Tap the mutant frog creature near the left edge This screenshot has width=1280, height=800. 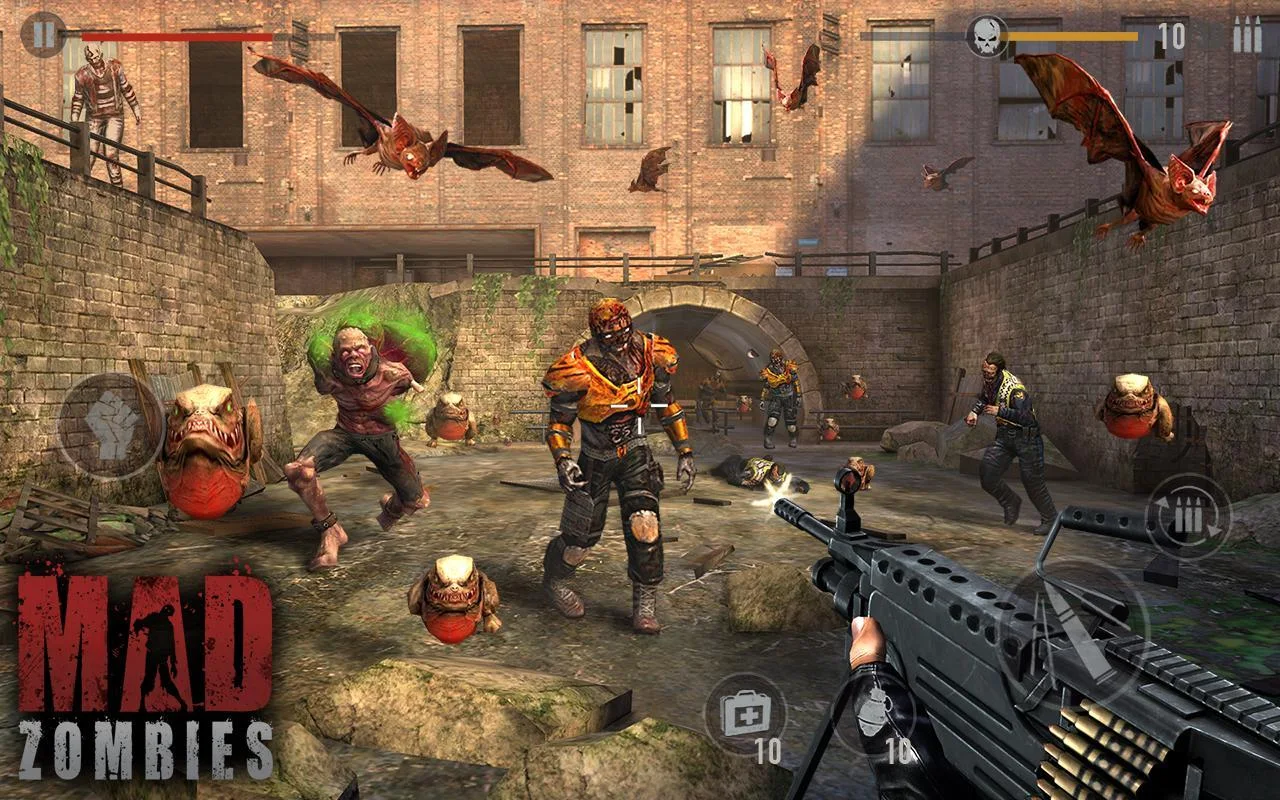pyautogui.click(x=205, y=450)
